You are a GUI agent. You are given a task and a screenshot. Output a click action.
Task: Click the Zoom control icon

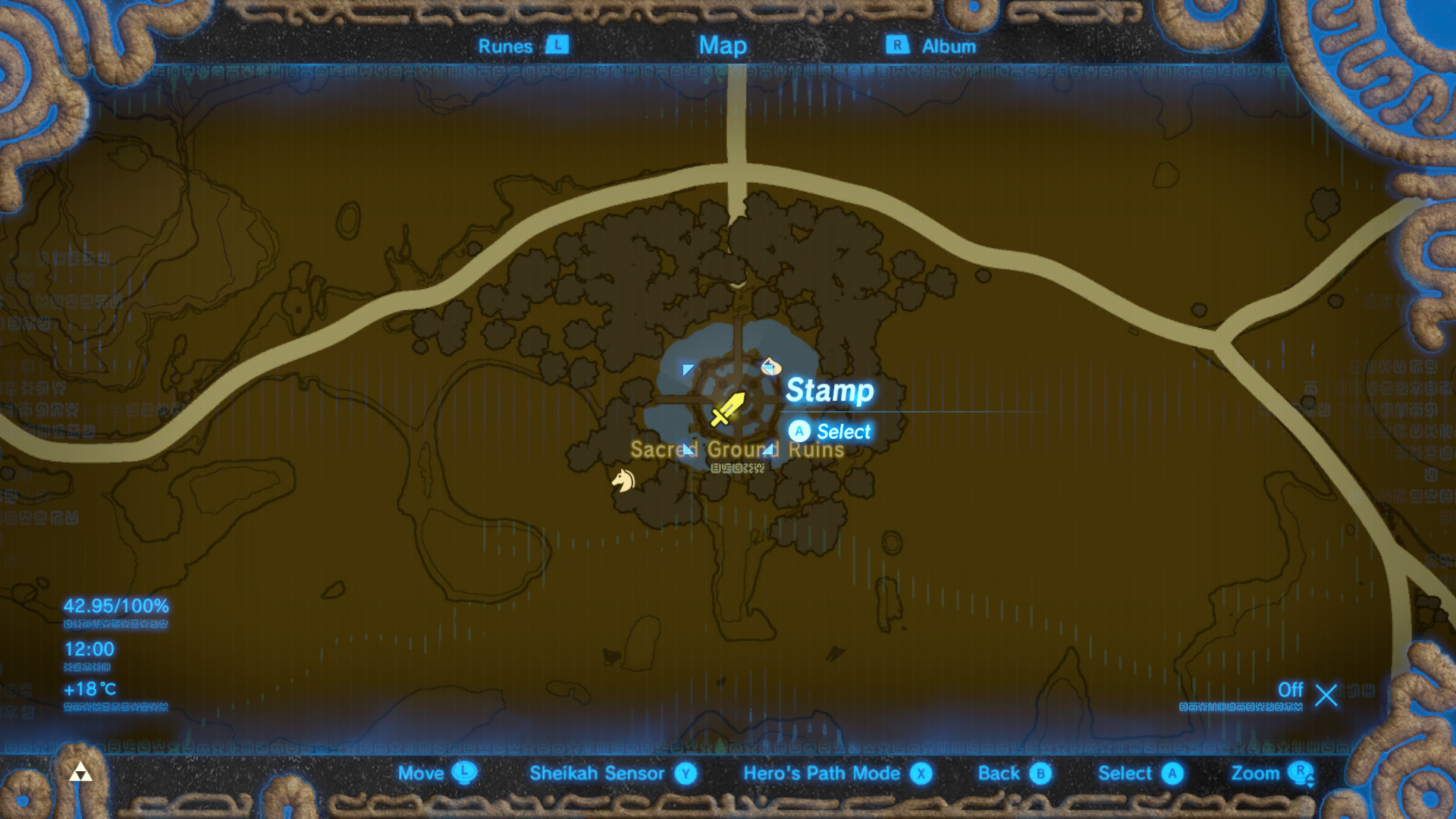[x=1304, y=773]
